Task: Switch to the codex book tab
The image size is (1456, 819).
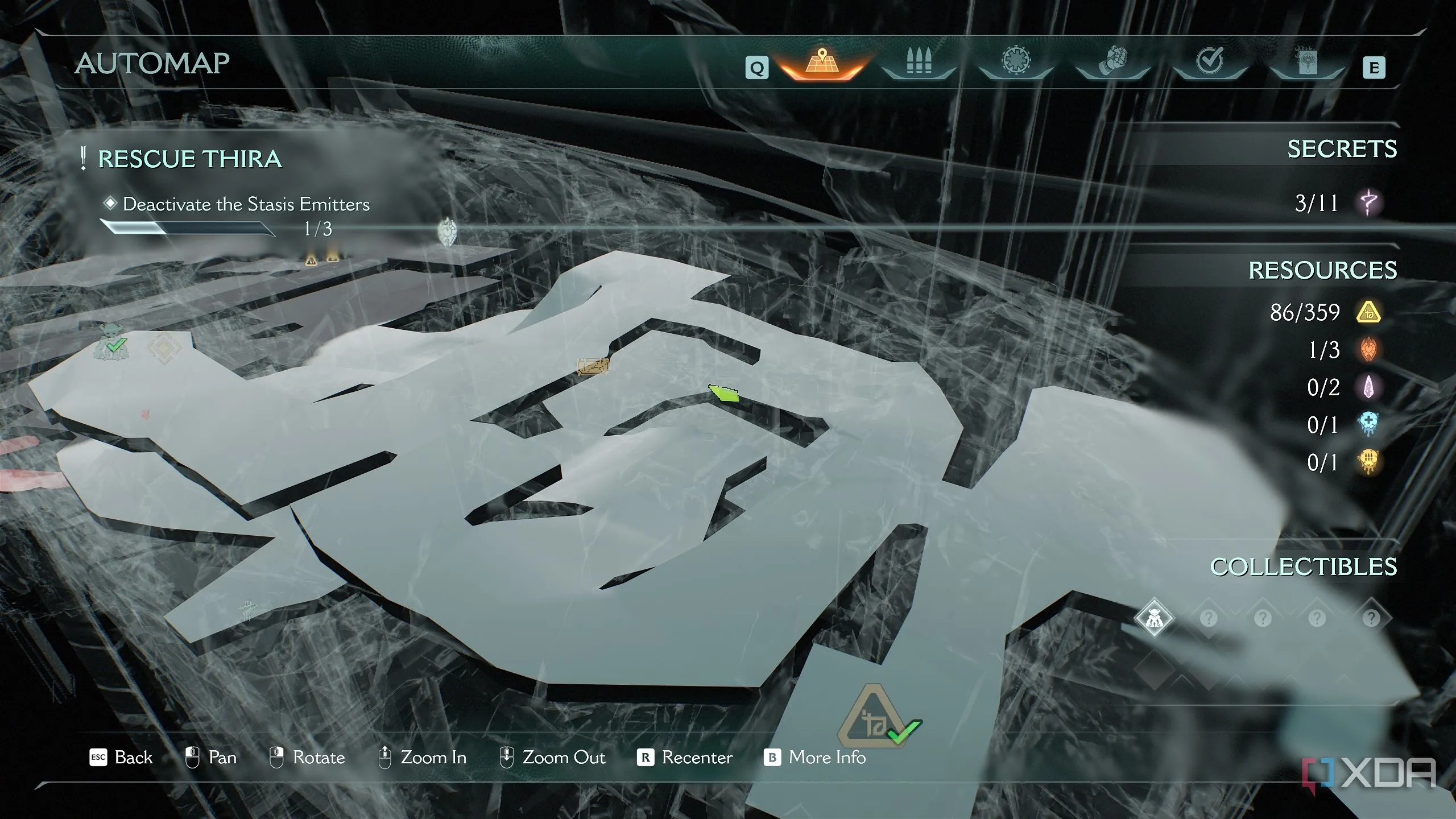Action: point(1307,63)
